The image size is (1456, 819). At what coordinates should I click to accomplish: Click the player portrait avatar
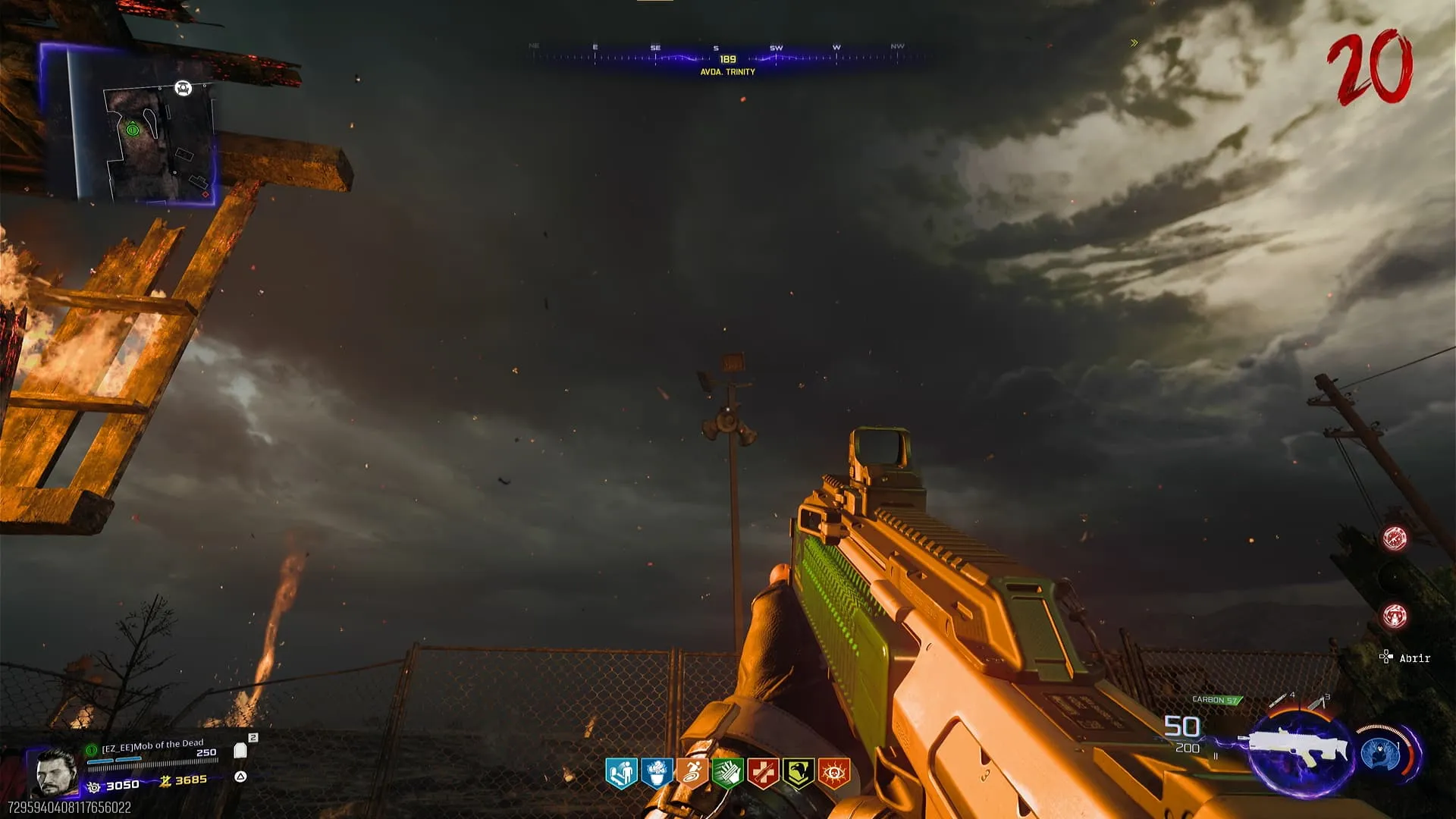pyautogui.click(x=57, y=771)
